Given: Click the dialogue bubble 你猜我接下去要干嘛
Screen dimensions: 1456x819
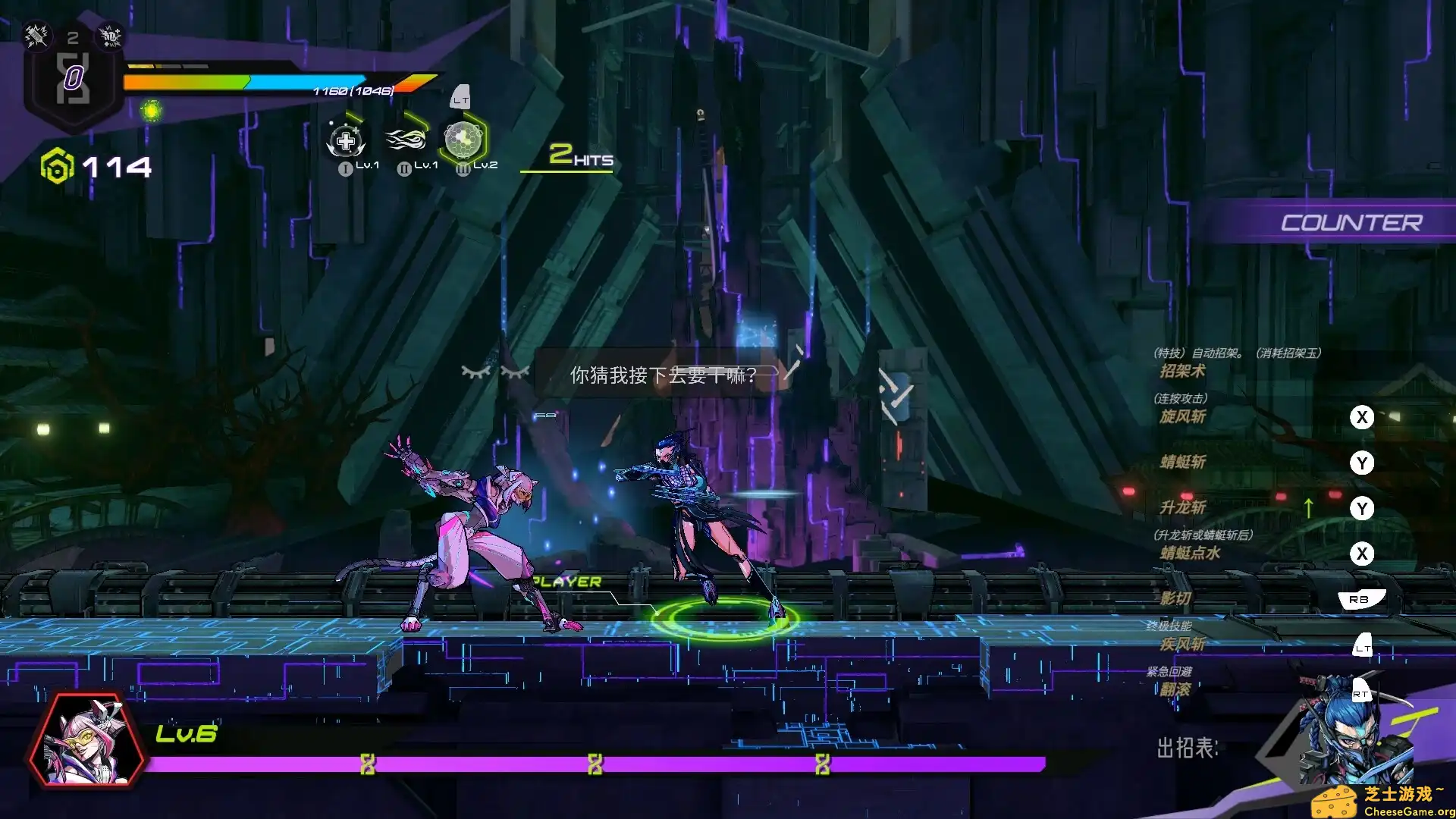Looking at the screenshot, I should tap(661, 375).
